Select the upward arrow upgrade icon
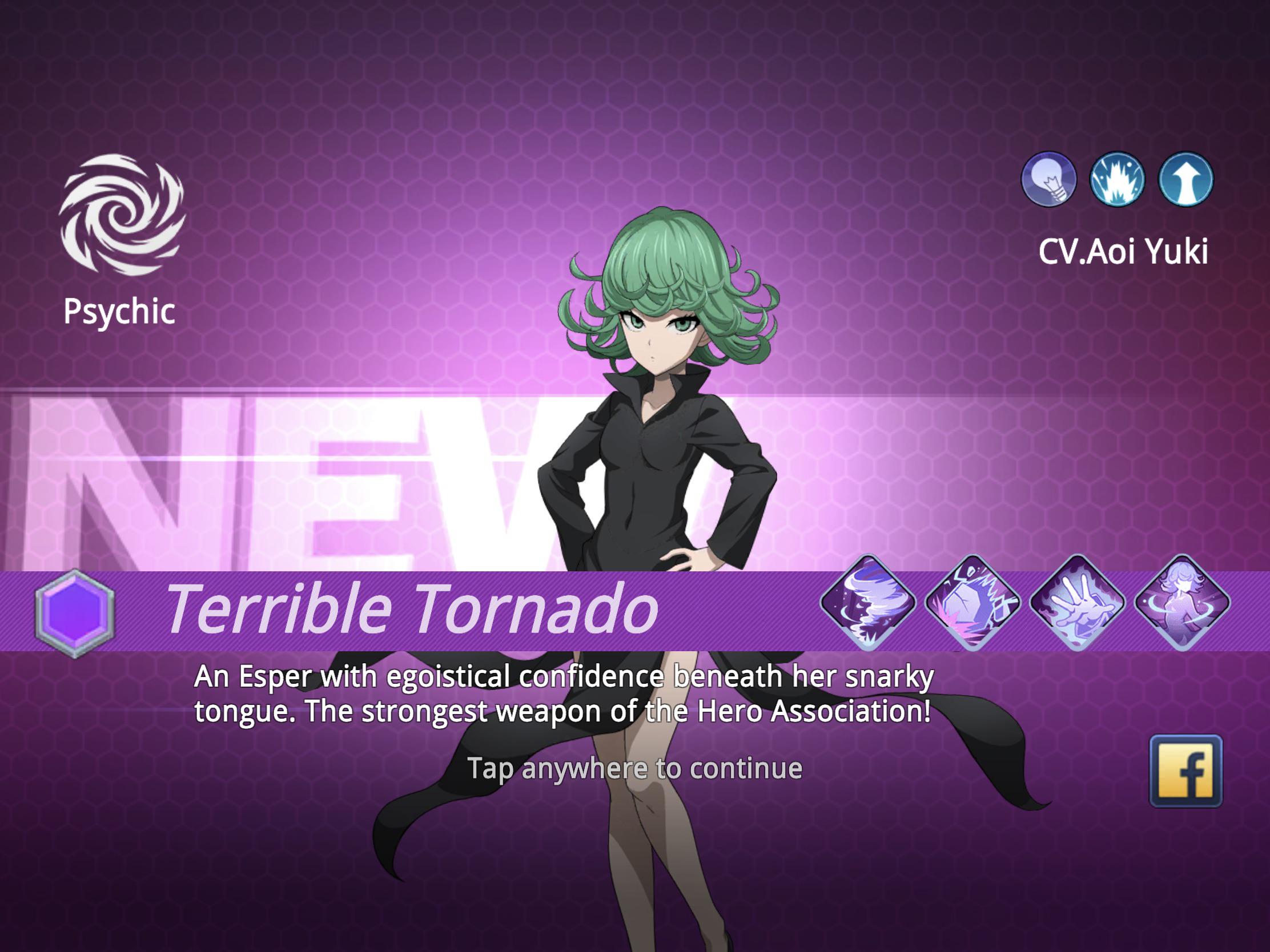Screen dimensions: 1270x952 1185,180
